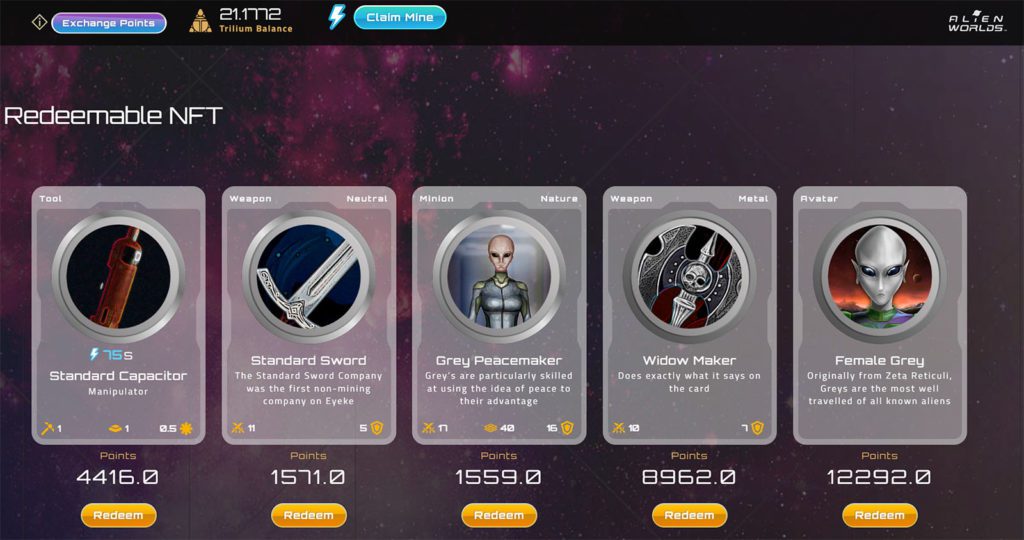Open the Exchange Points menu

[109, 22]
